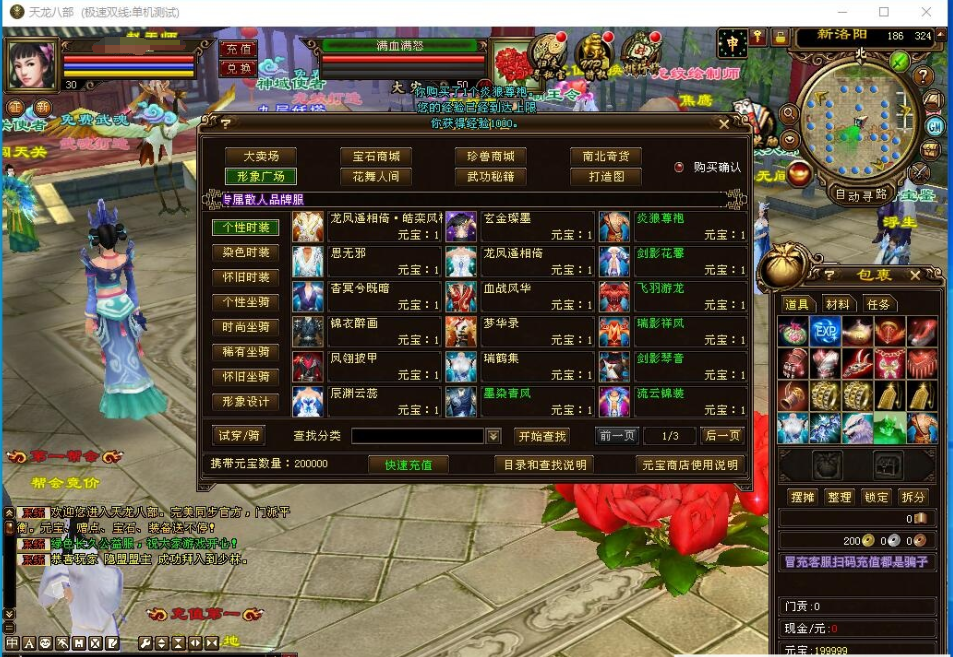The height and width of the screenshot is (657, 953).
Task: Close the 包裹 inventory panel
Action: tap(914, 275)
